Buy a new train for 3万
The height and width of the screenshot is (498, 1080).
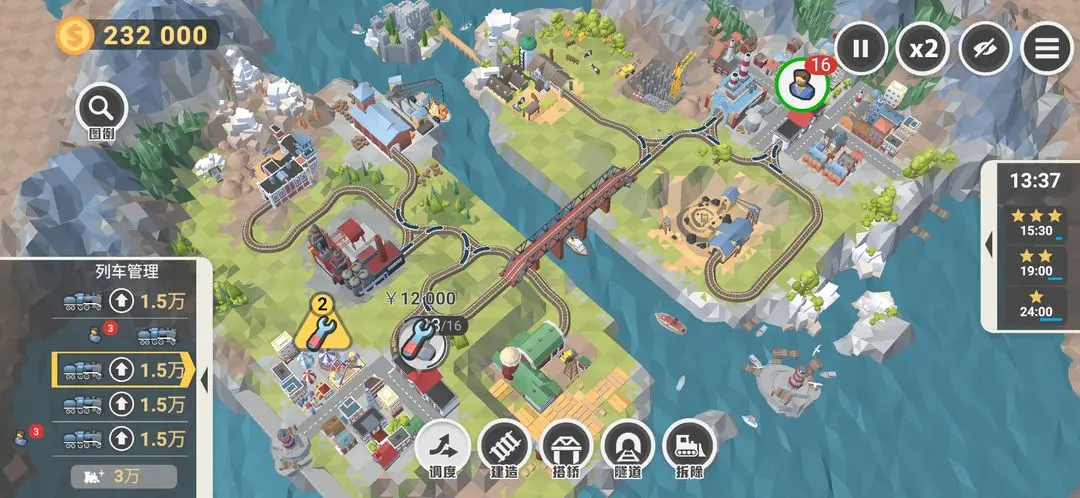(124, 476)
